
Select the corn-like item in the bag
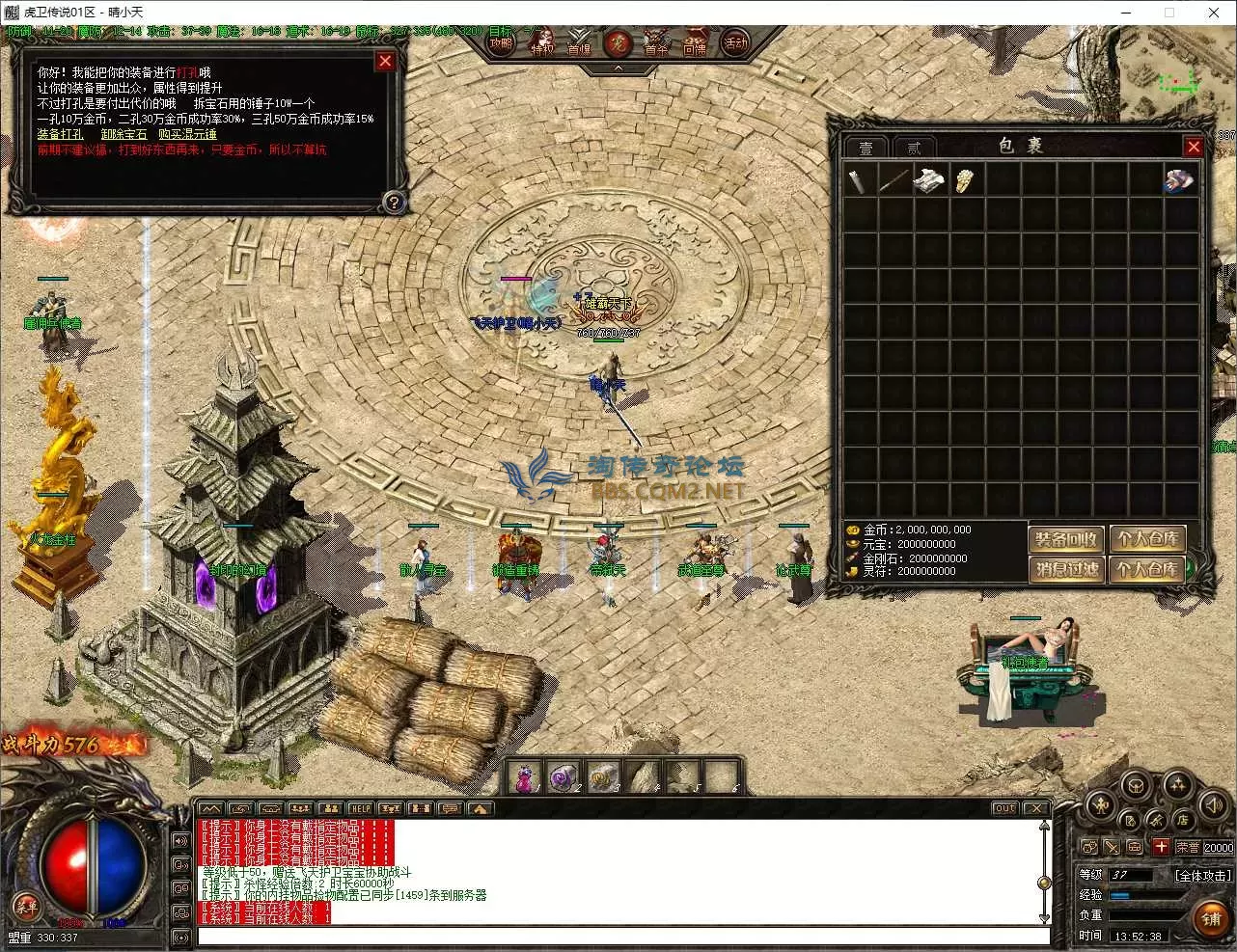coord(964,179)
